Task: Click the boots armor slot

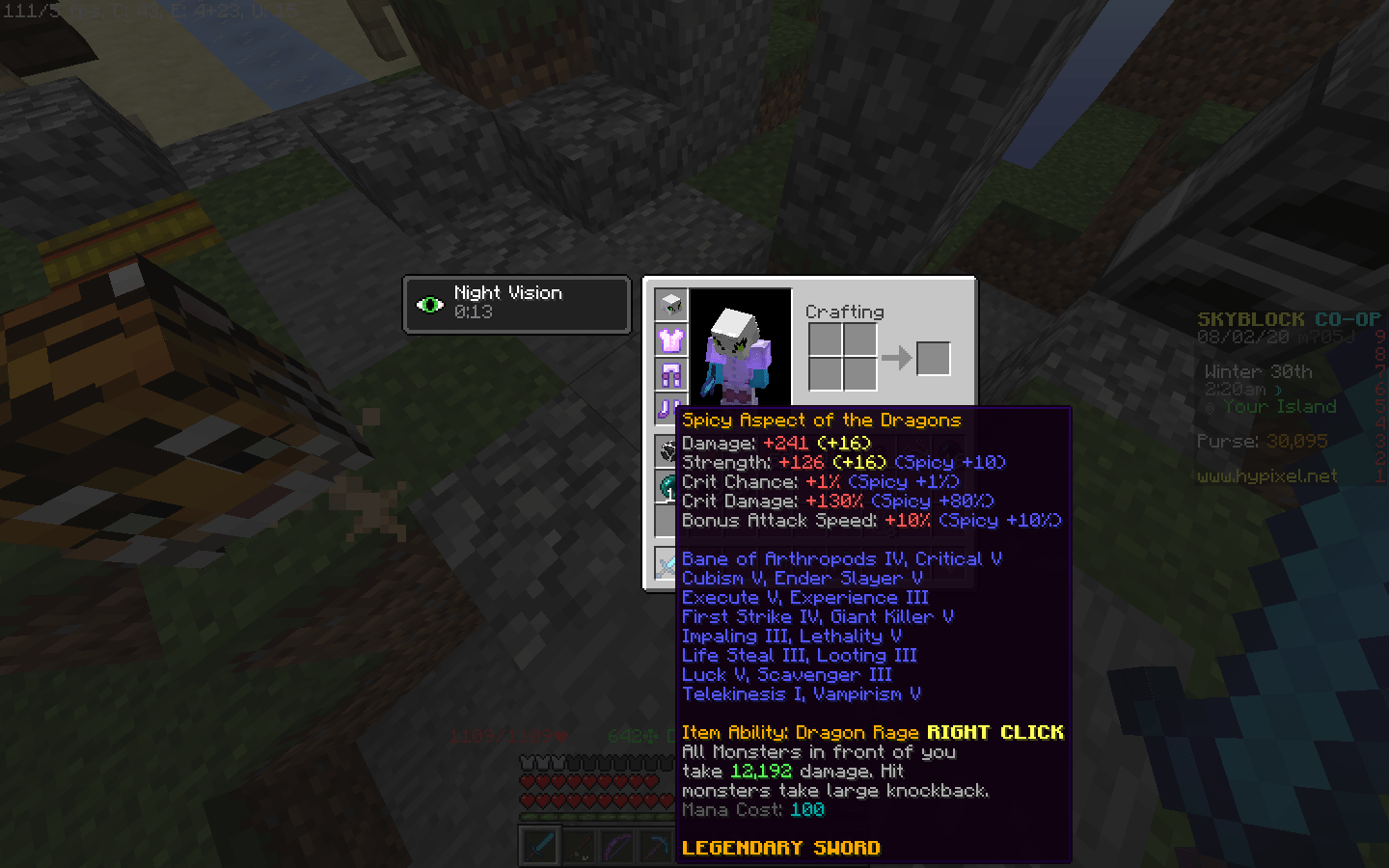Action: click(x=670, y=409)
